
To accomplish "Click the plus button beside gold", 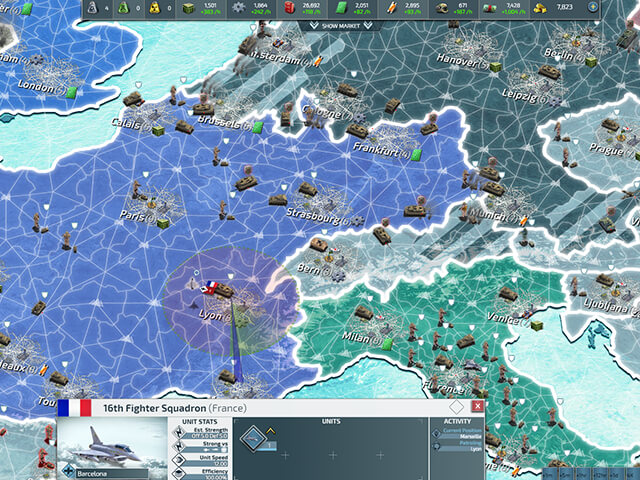I will [x=592, y=6].
